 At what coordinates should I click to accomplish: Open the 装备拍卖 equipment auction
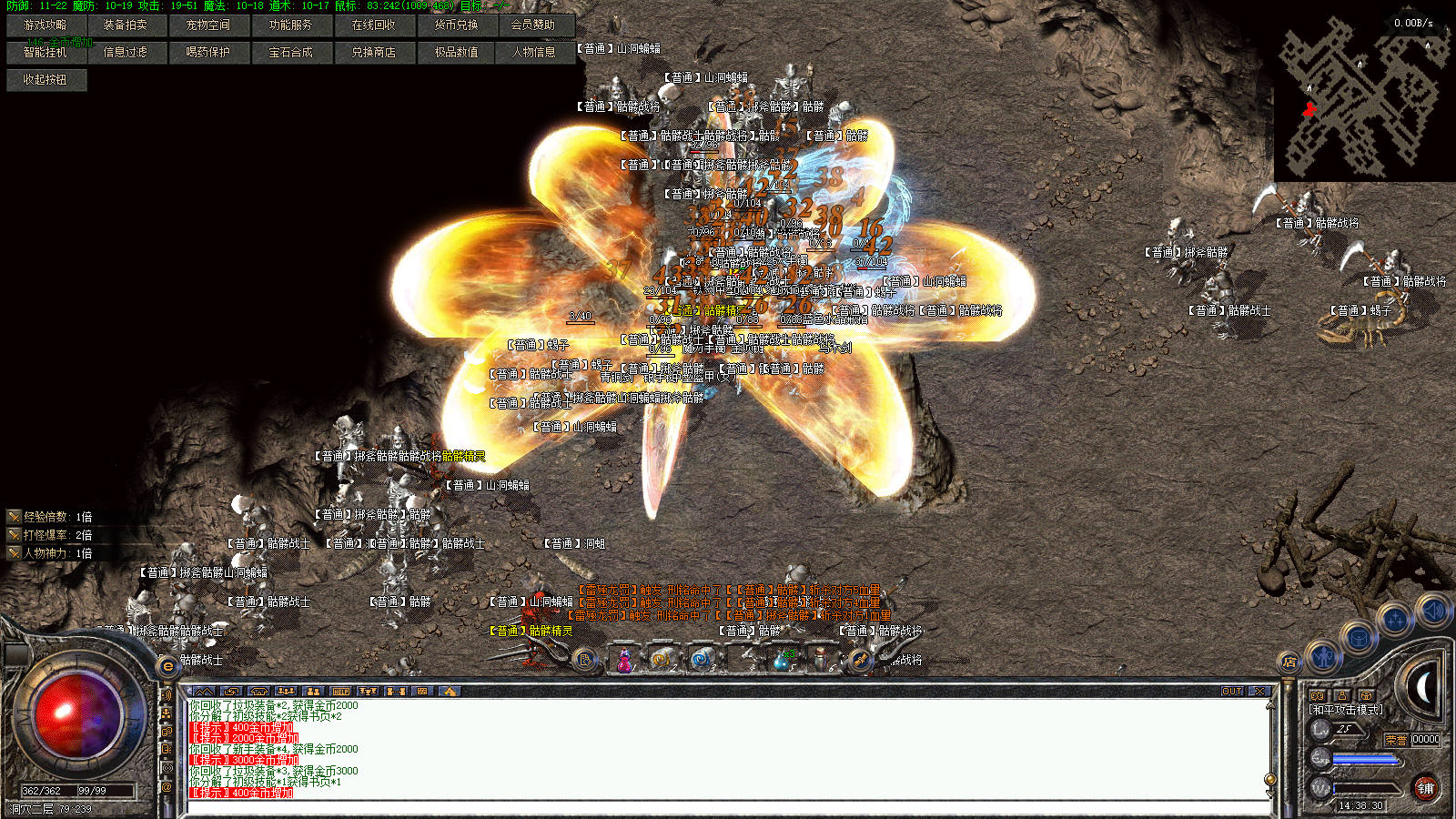coord(126,25)
